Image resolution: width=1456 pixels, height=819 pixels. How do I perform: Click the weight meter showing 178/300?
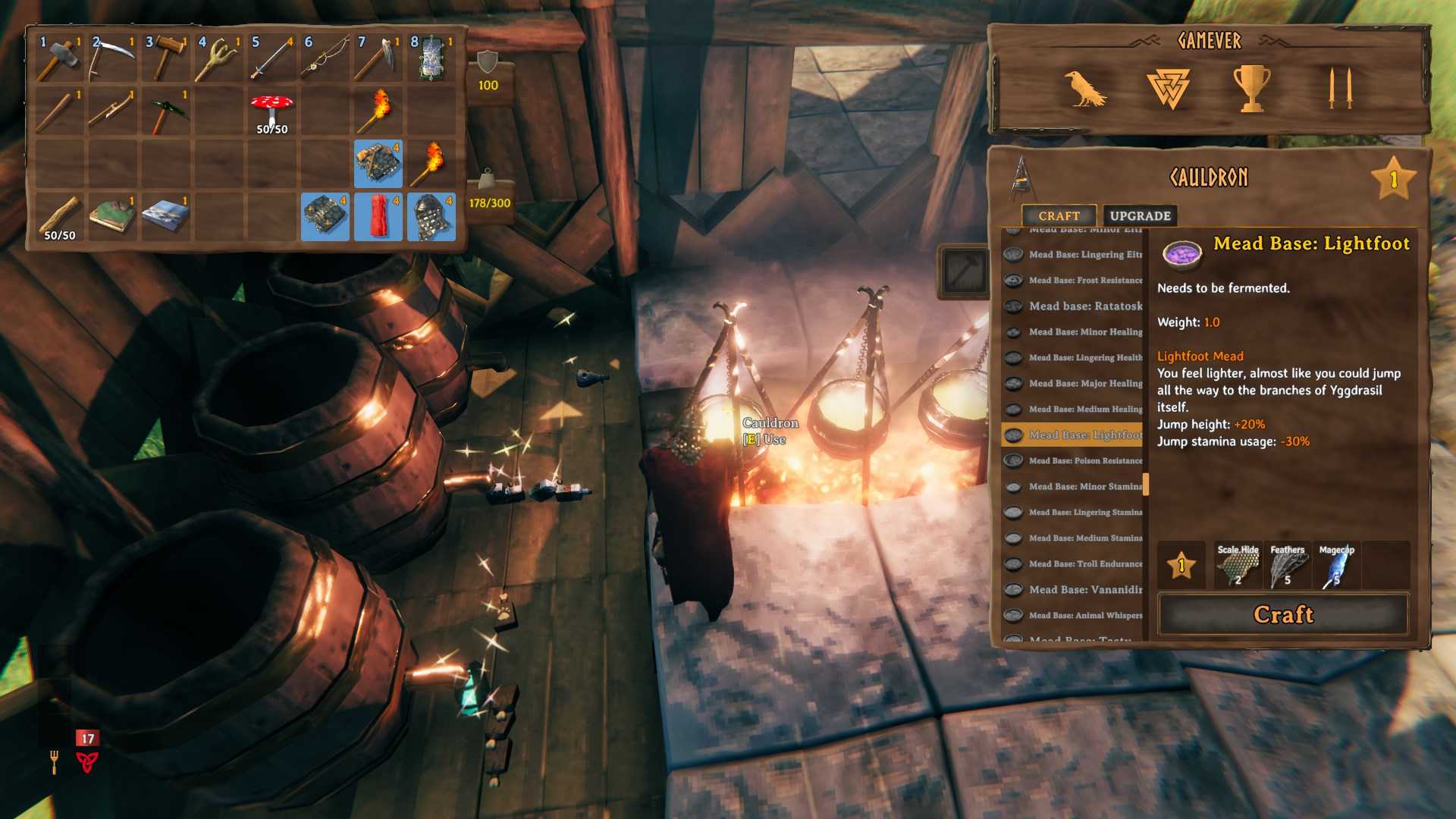pos(490,191)
